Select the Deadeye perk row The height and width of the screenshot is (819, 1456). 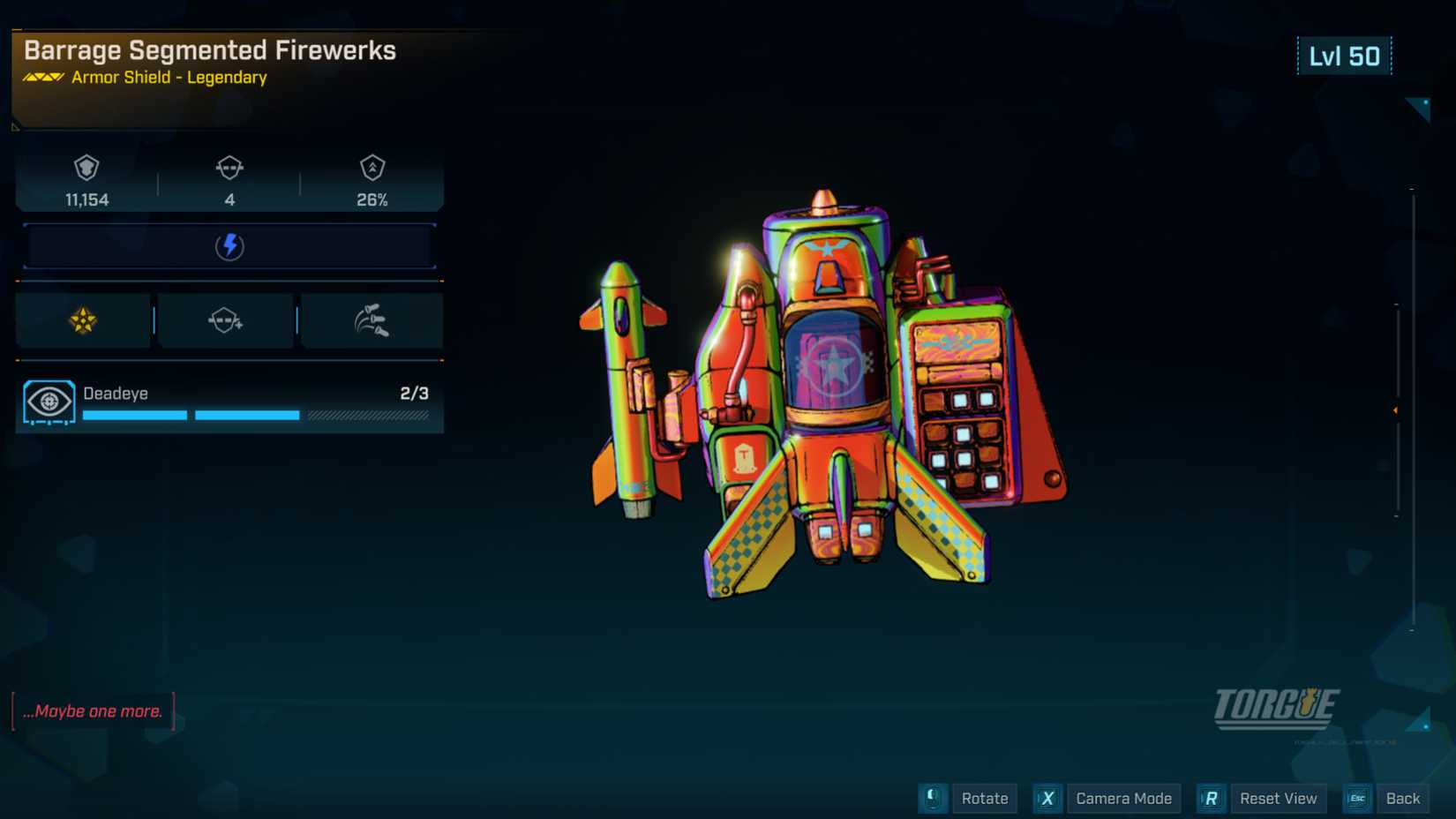(x=229, y=402)
